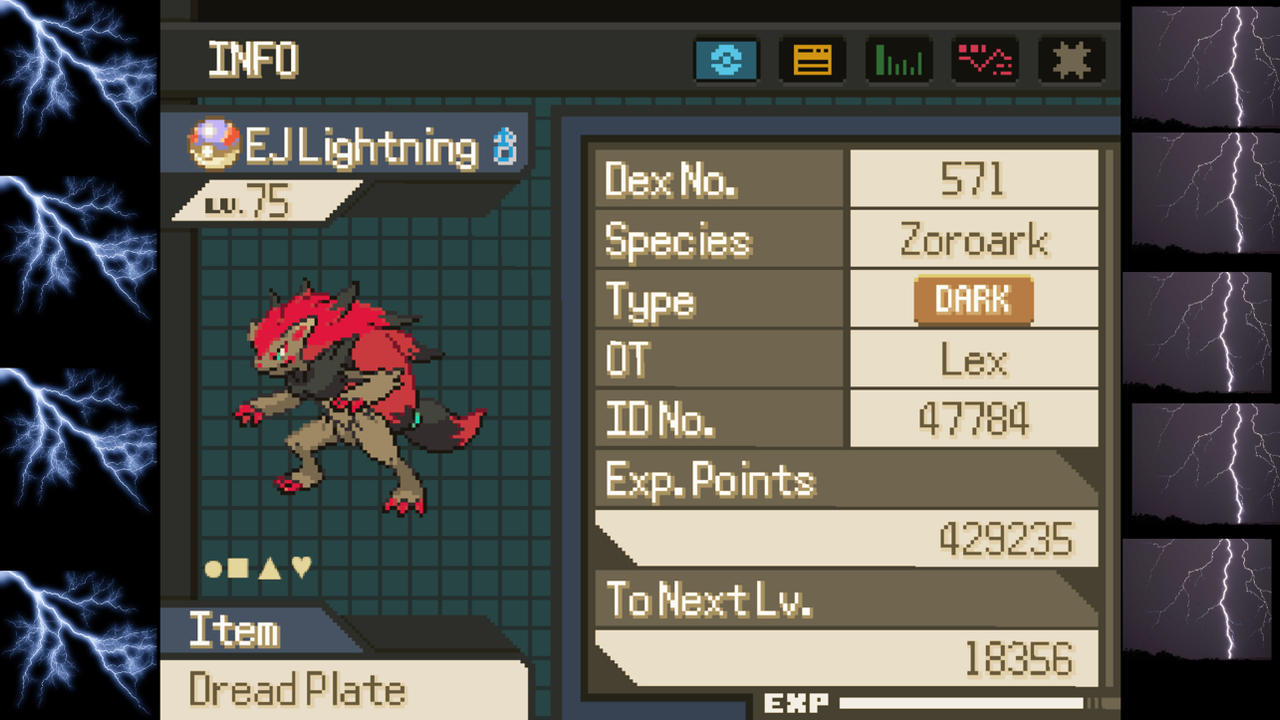This screenshot has width=1280, height=720.
Task: Open the Trainer Memo page icon
Action: coord(812,60)
